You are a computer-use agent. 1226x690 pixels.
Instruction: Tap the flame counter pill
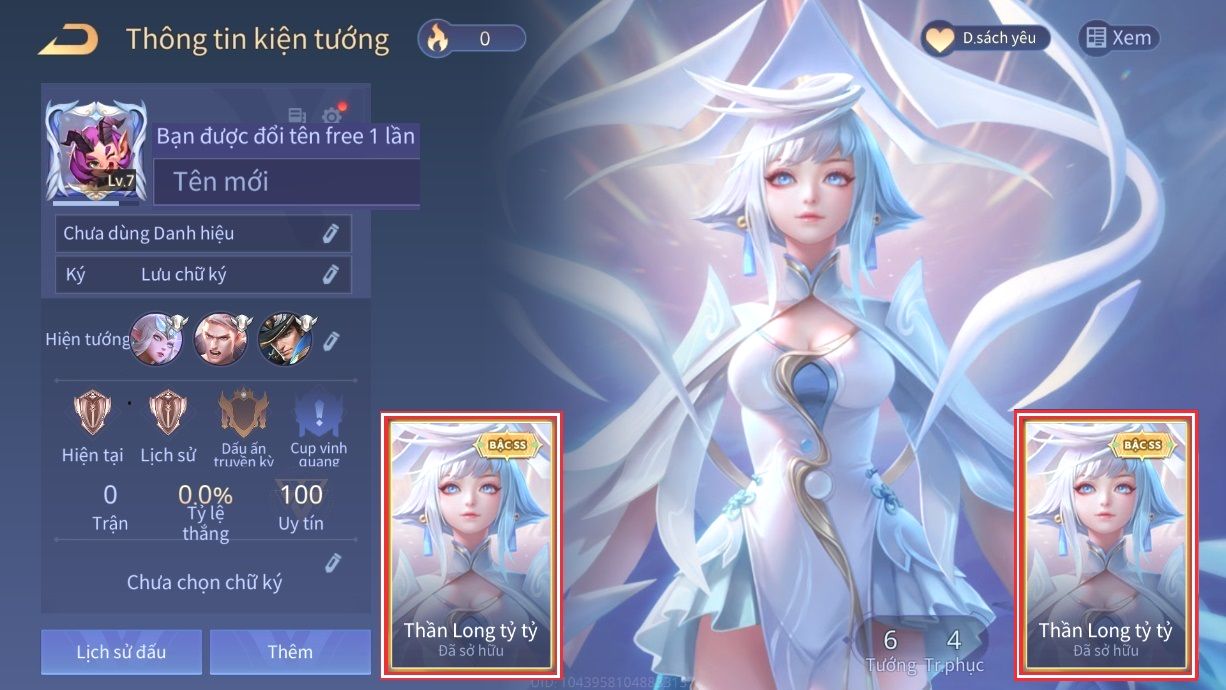(472, 39)
